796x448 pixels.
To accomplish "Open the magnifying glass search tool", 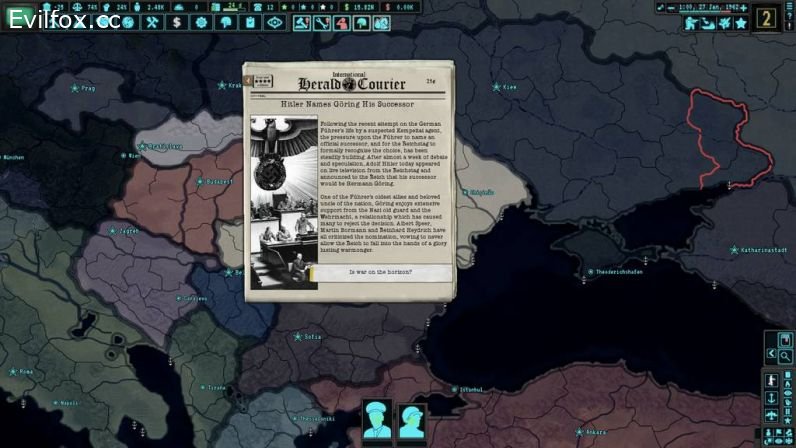I will coord(786,355).
